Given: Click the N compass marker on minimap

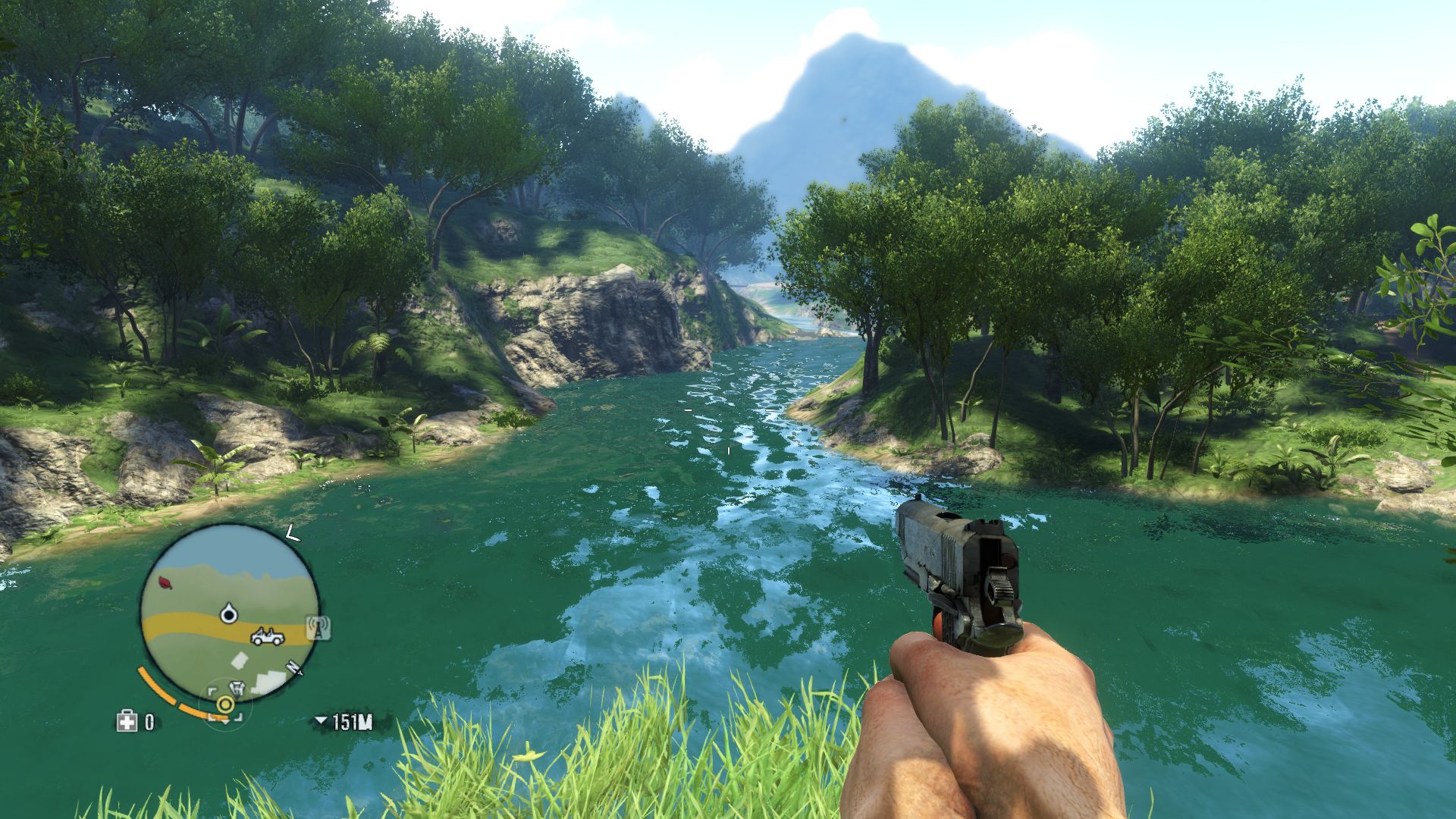Looking at the screenshot, I should (x=294, y=667).
